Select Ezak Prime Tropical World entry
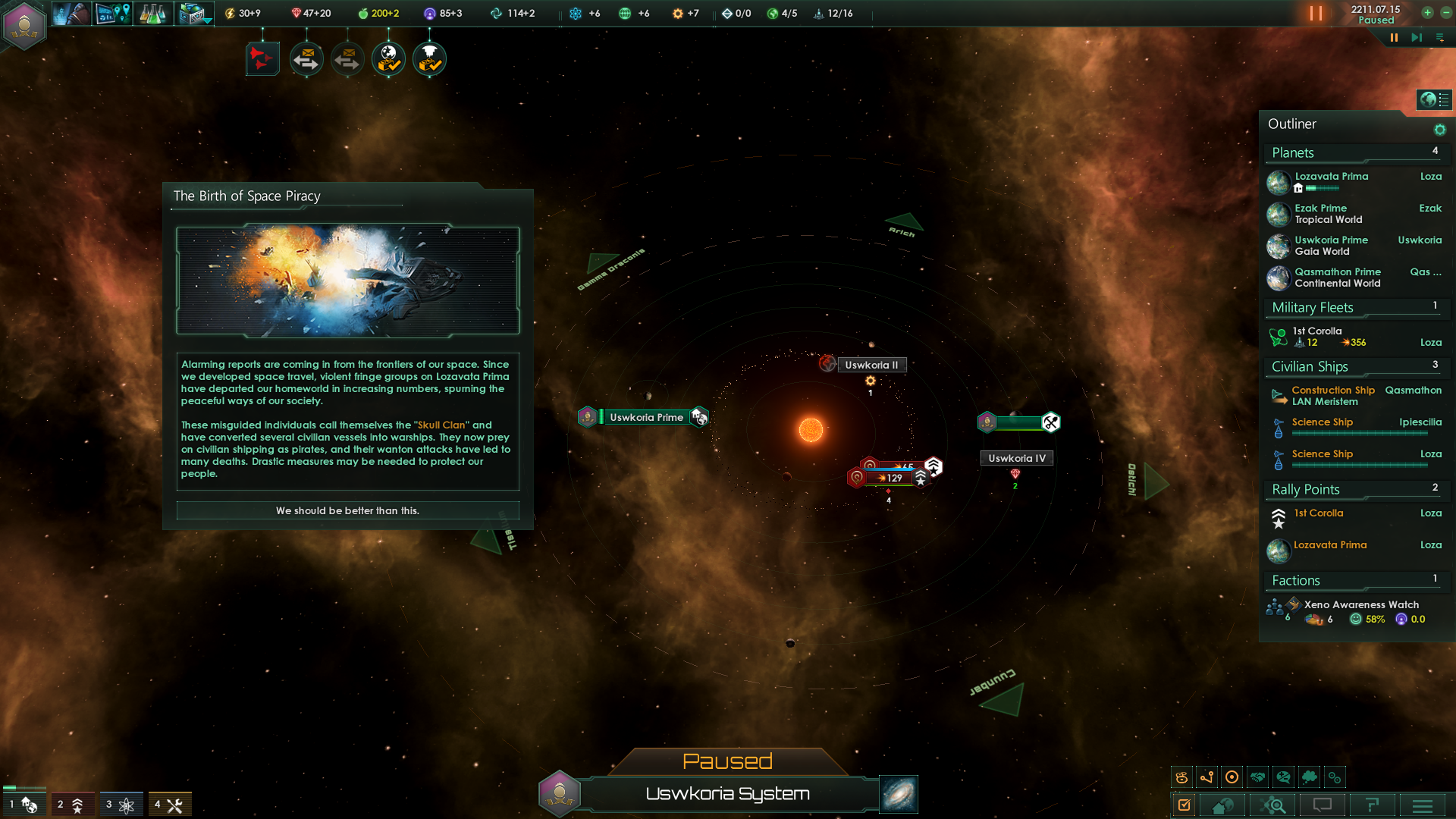1456x819 pixels. (1328, 214)
